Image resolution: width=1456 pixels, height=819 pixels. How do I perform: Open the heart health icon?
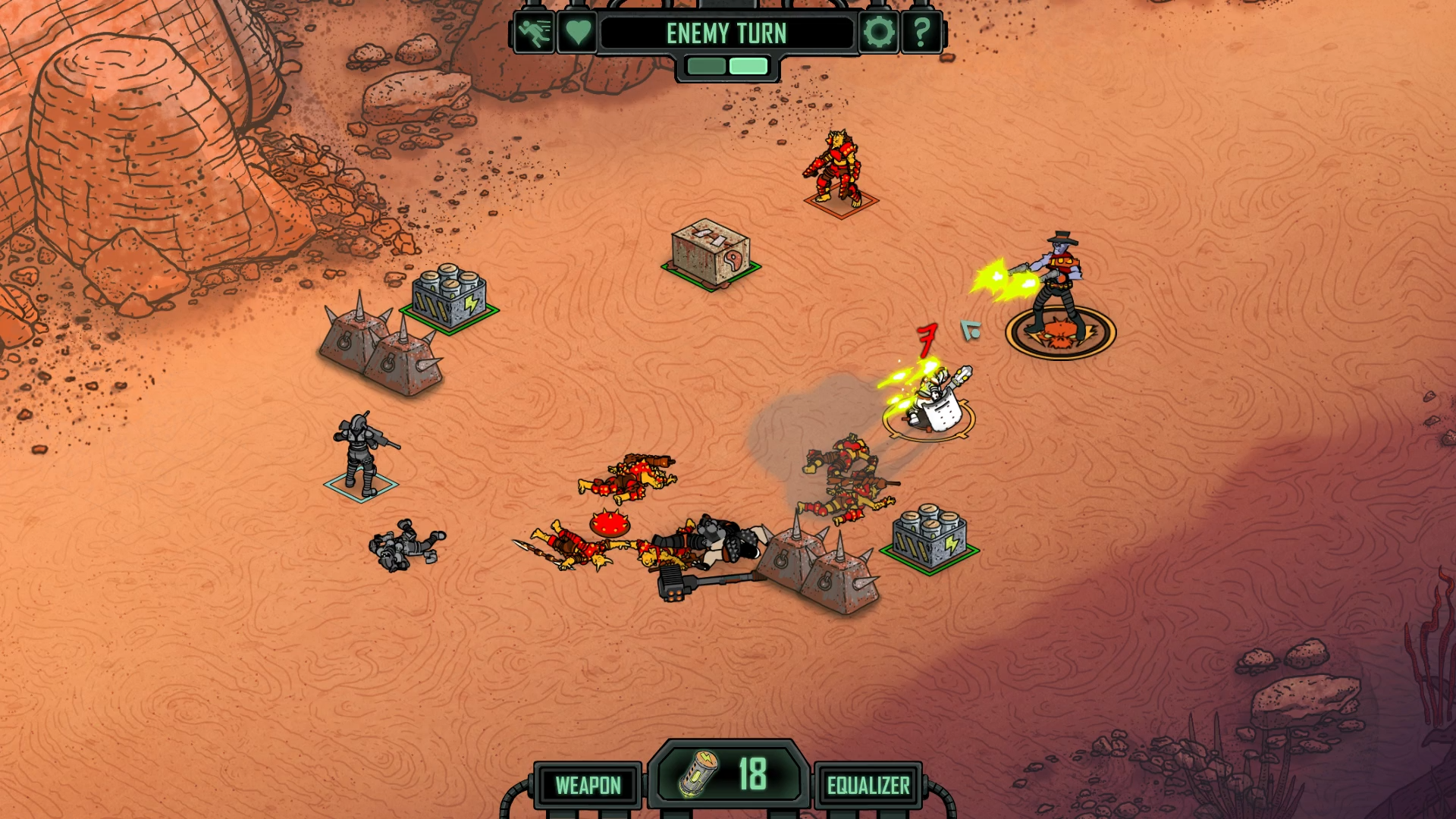pos(578,33)
